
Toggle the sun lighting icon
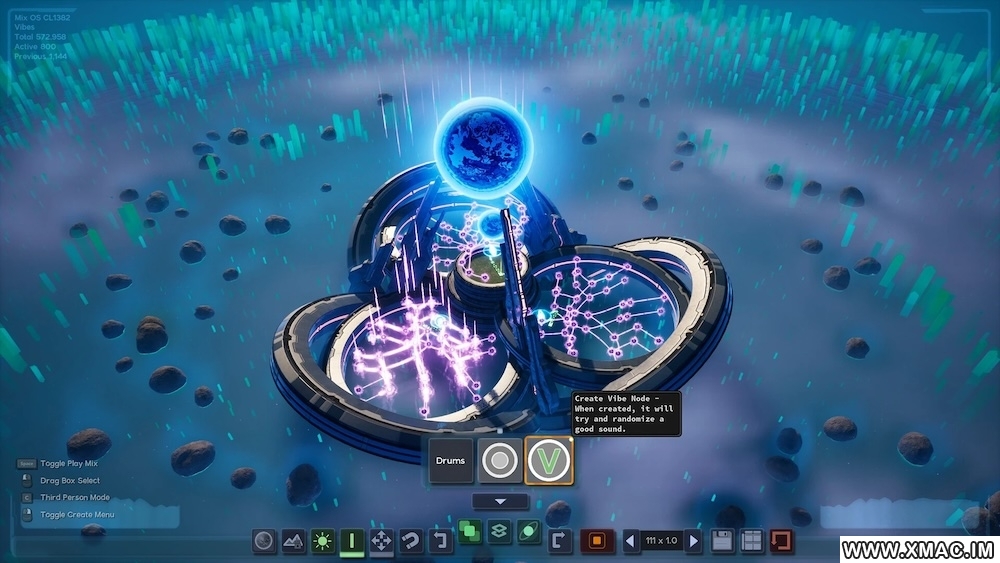pos(323,541)
